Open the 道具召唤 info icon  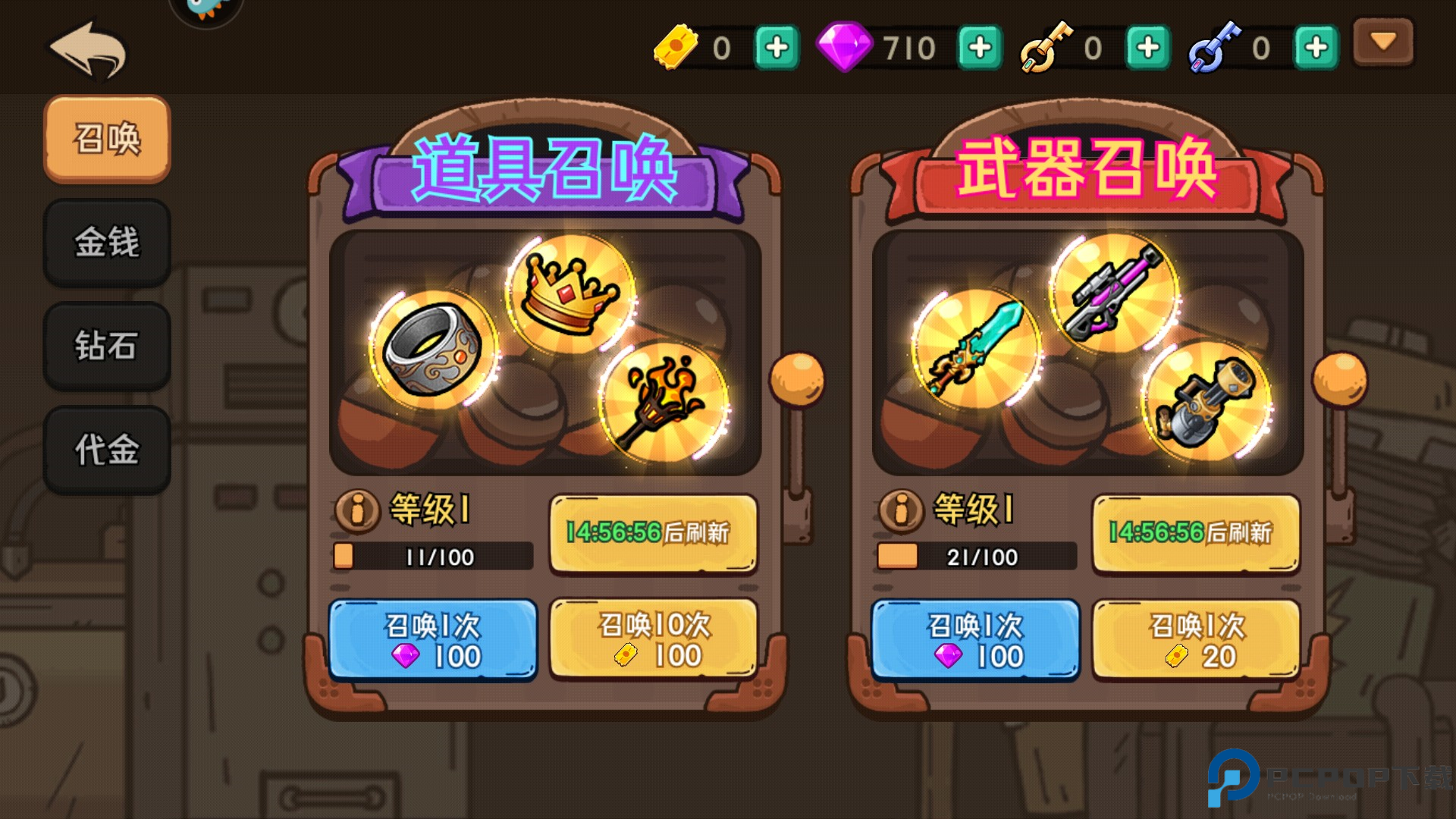pos(356,512)
